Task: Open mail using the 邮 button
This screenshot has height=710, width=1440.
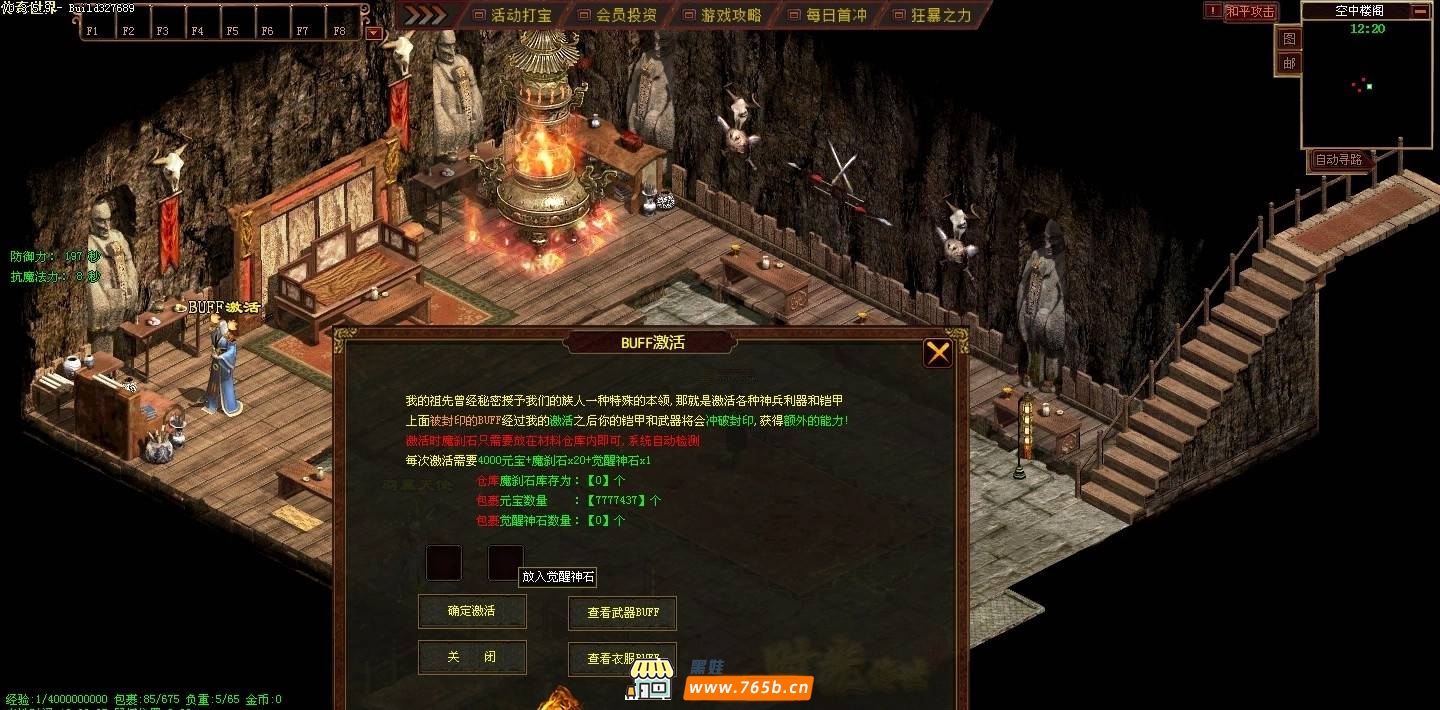Action: (x=1289, y=63)
